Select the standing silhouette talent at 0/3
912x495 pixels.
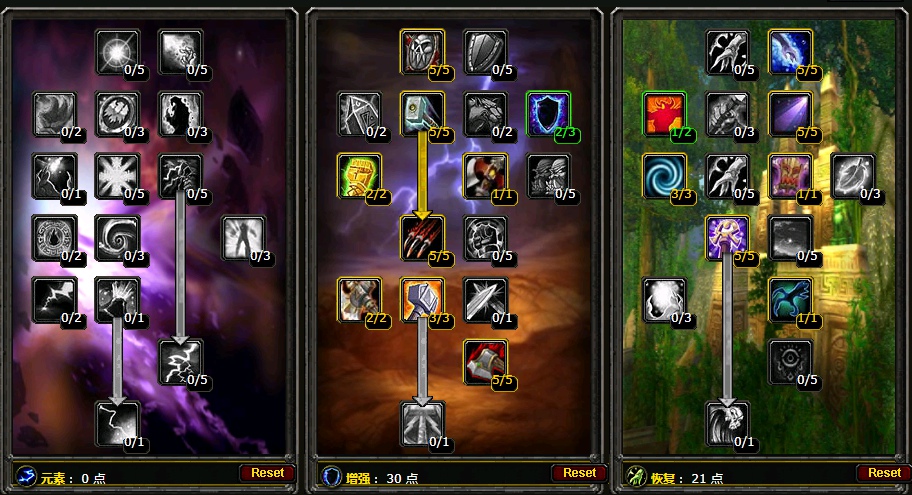pos(243,237)
